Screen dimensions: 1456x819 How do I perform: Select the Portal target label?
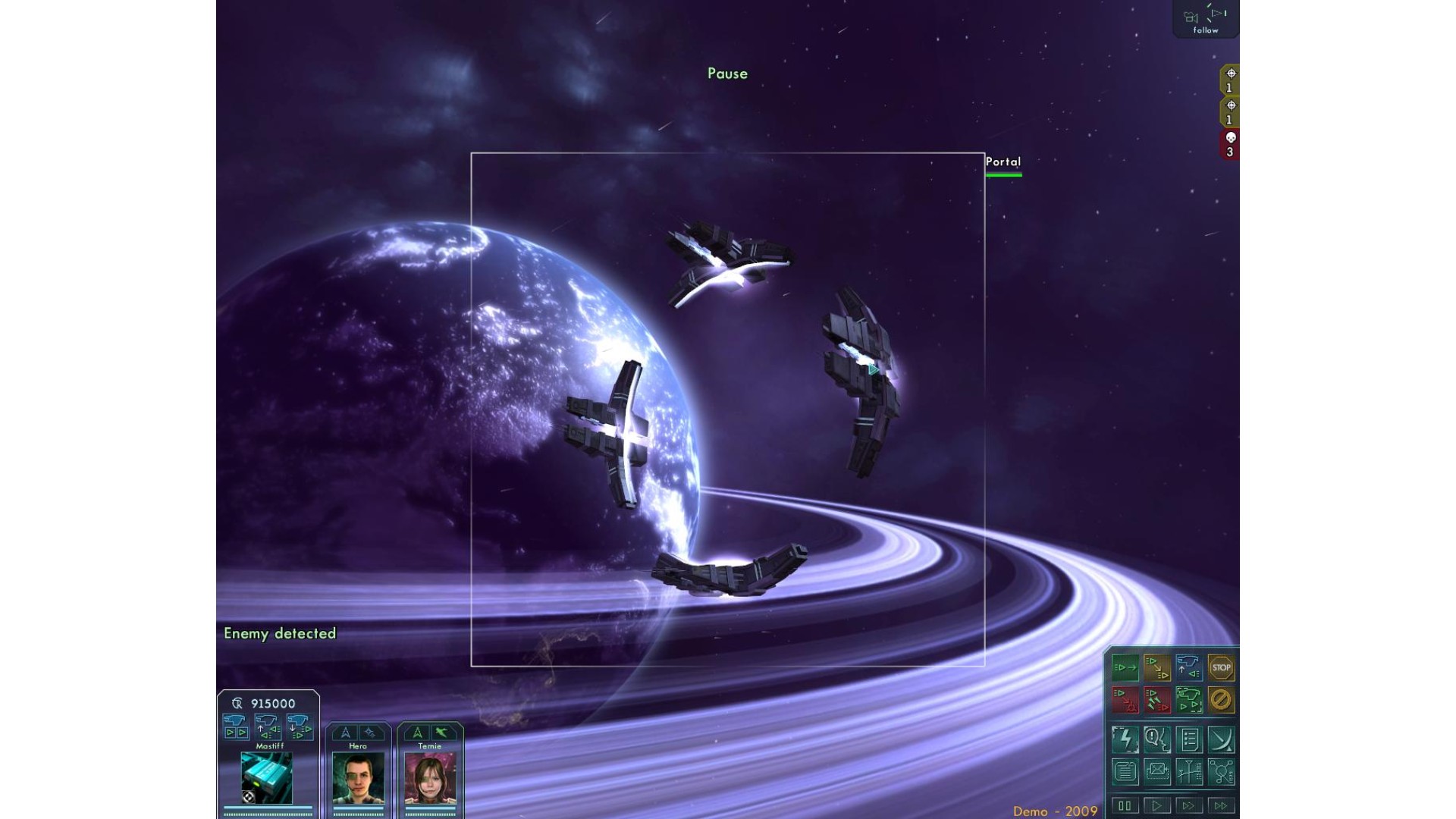tap(1003, 162)
